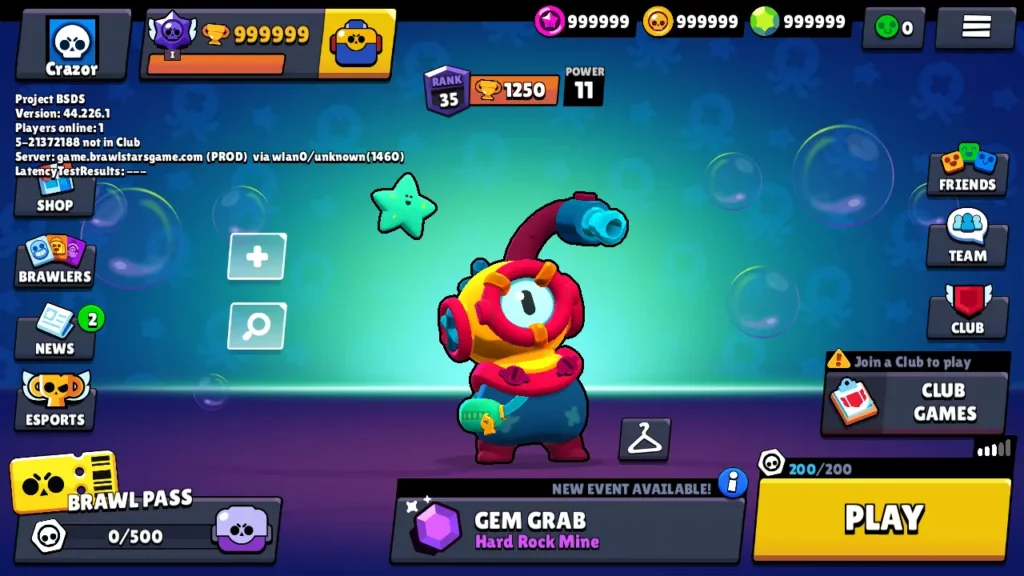Open the Shop menu
The image size is (1024, 576).
[x=55, y=199]
